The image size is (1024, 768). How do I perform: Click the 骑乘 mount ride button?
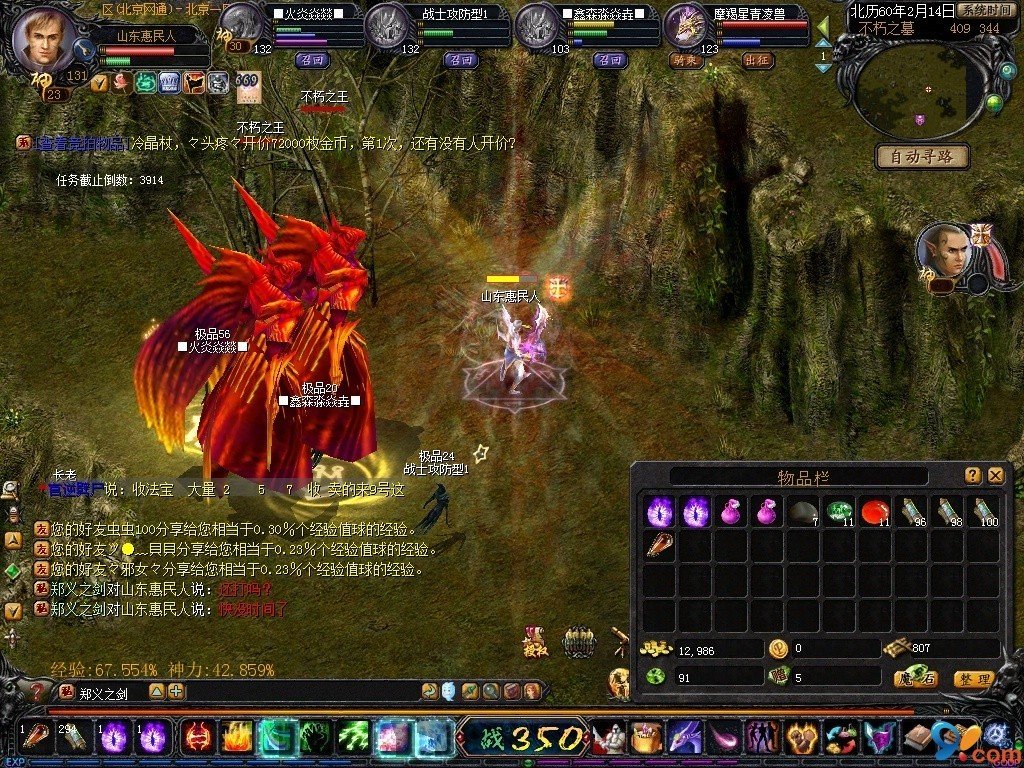pyautogui.click(x=687, y=60)
